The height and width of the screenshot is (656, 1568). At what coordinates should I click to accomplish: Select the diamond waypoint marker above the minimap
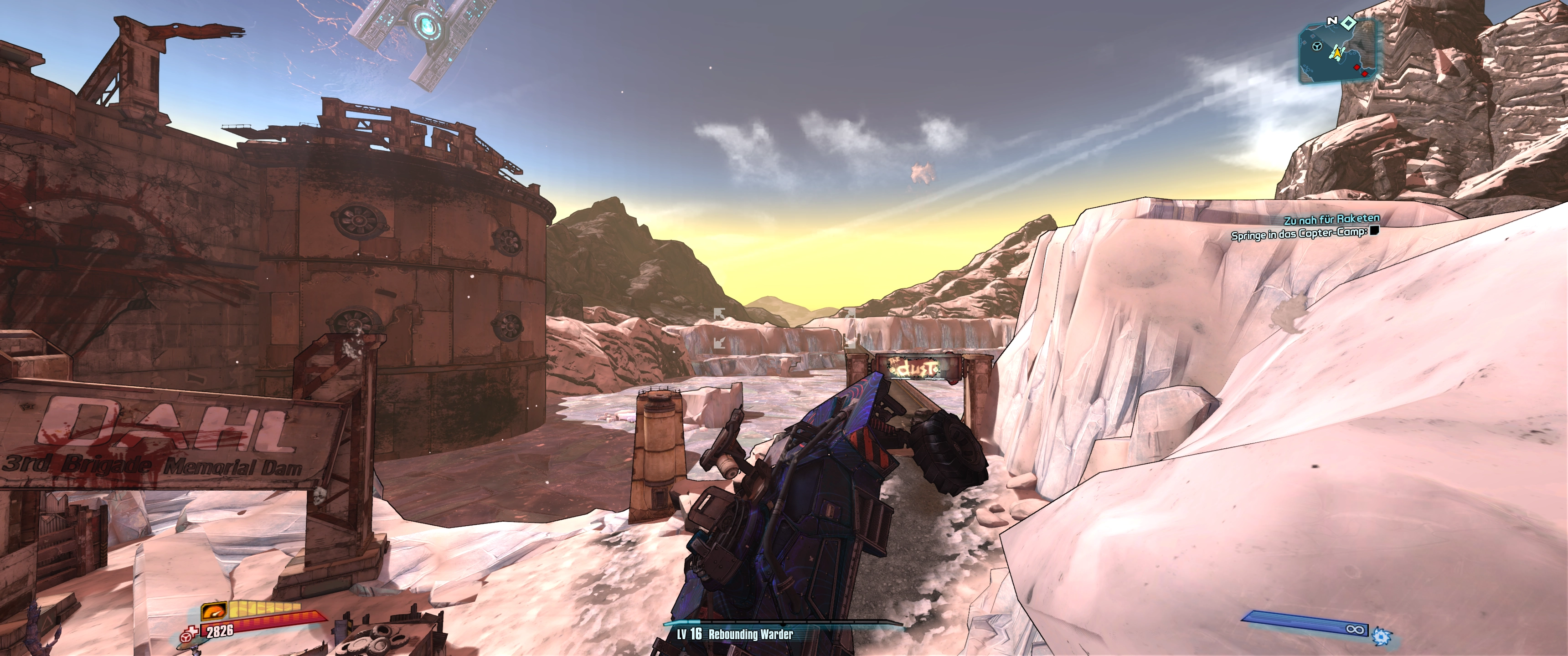coord(1349,22)
